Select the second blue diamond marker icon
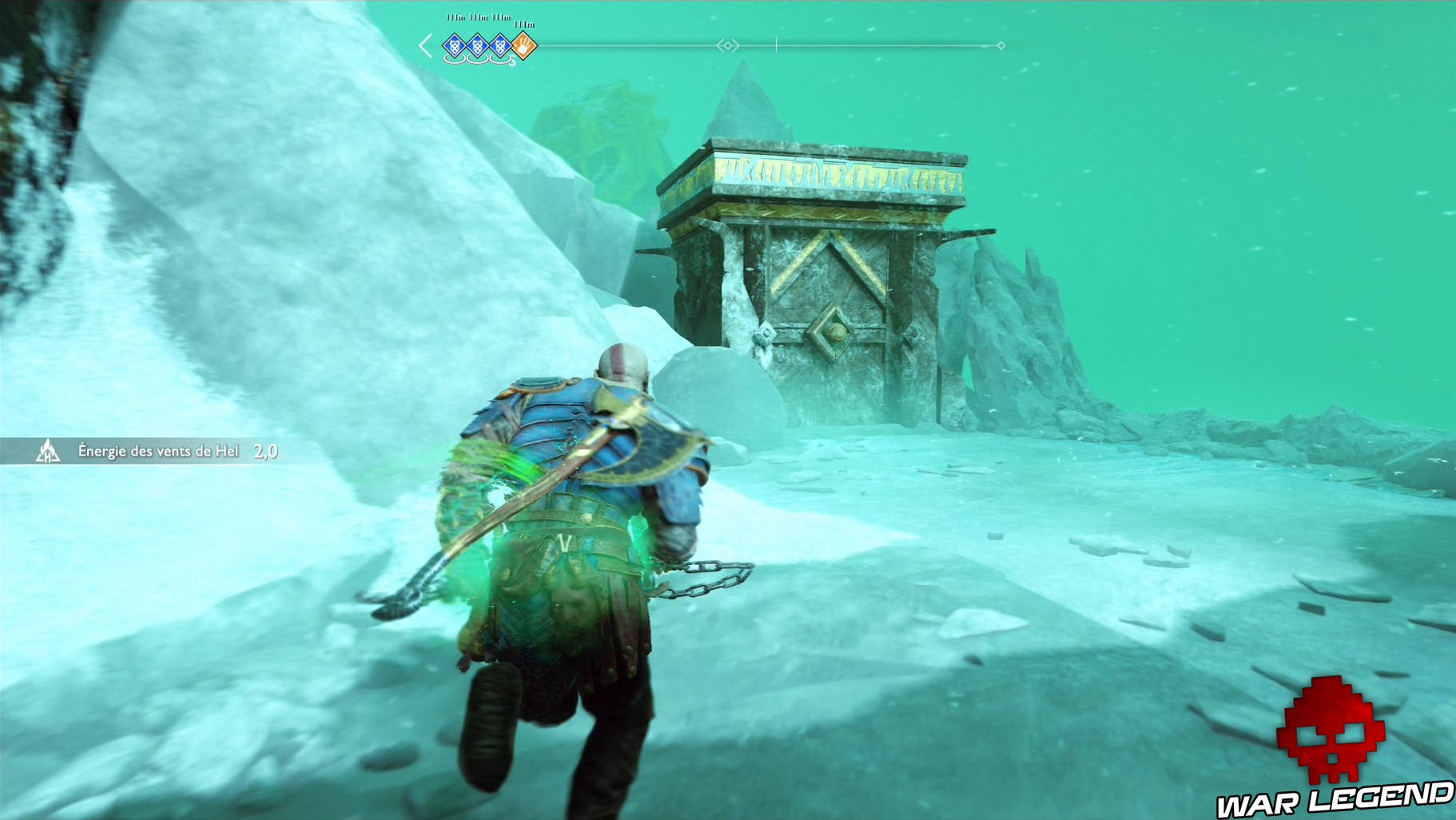This screenshot has width=1456, height=820. (478, 45)
